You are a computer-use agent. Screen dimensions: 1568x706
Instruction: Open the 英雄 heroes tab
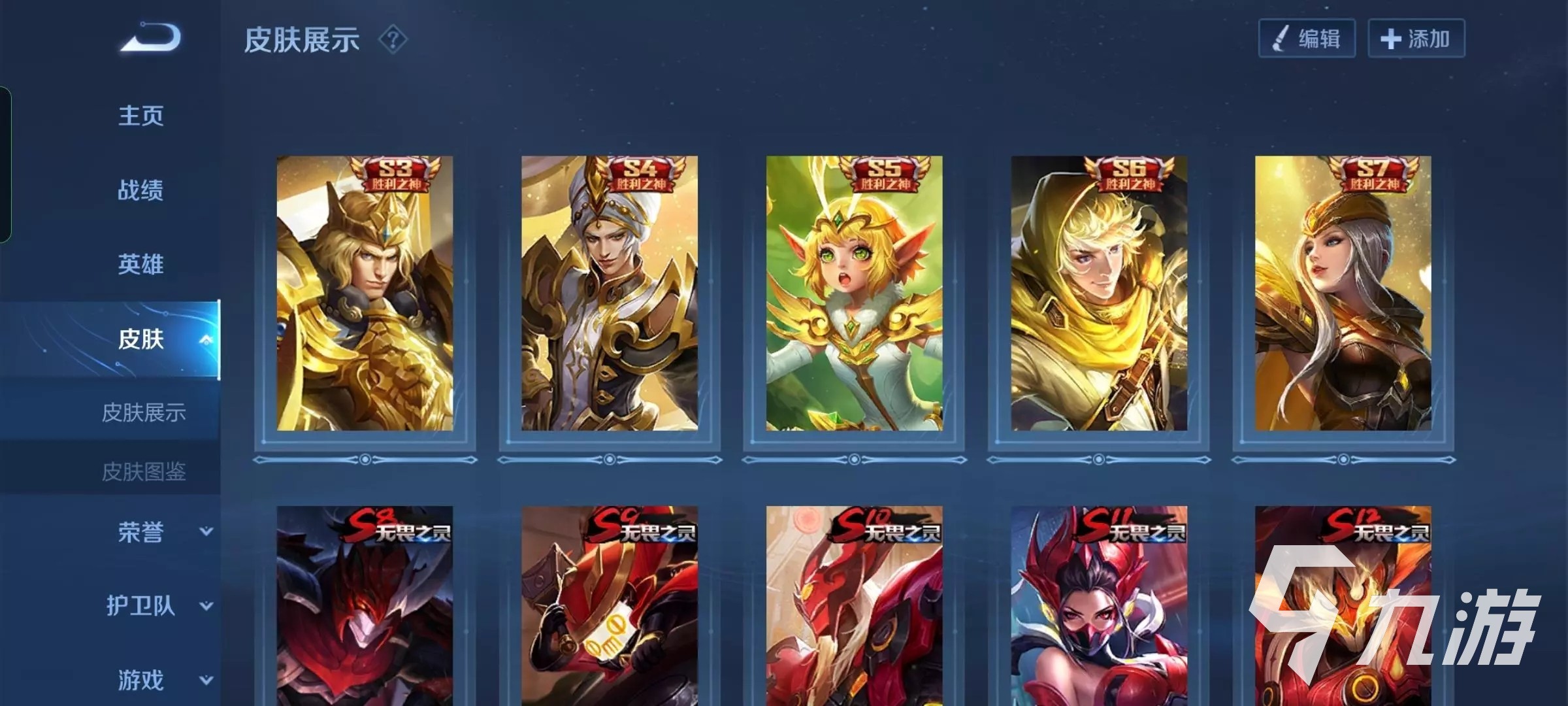(x=140, y=264)
